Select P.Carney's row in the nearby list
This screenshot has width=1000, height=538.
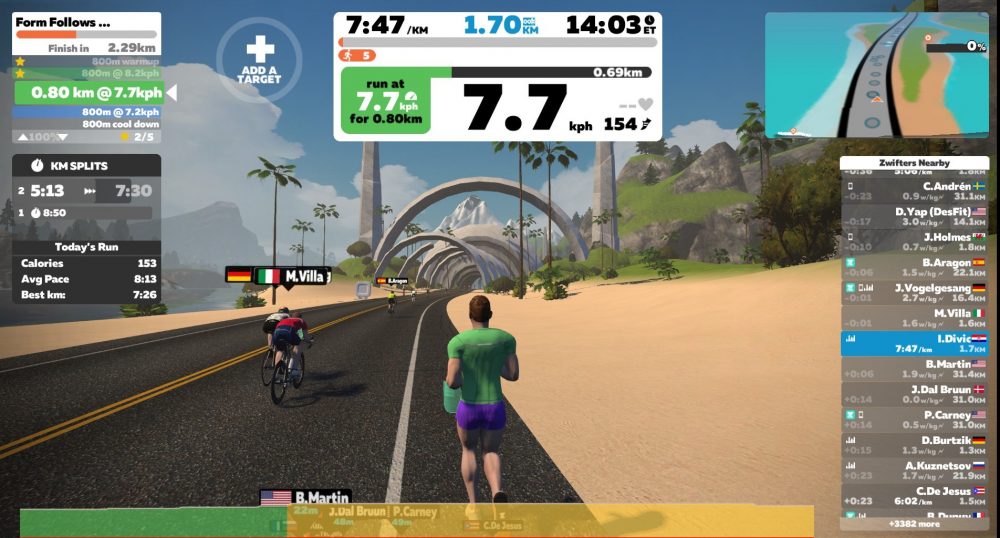pyautogui.click(x=913, y=420)
